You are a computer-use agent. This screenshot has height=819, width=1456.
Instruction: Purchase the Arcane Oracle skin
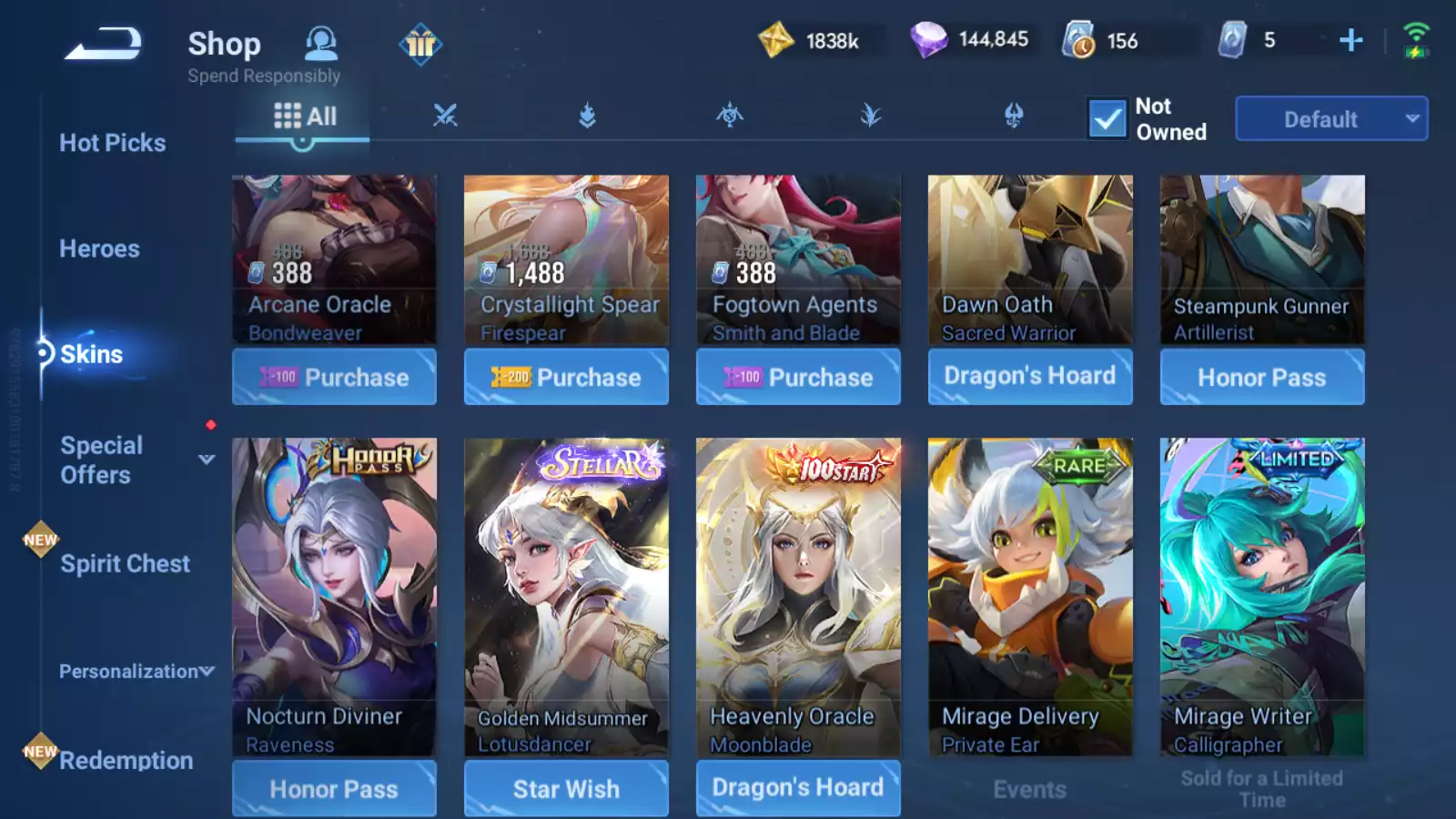click(x=334, y=377)
